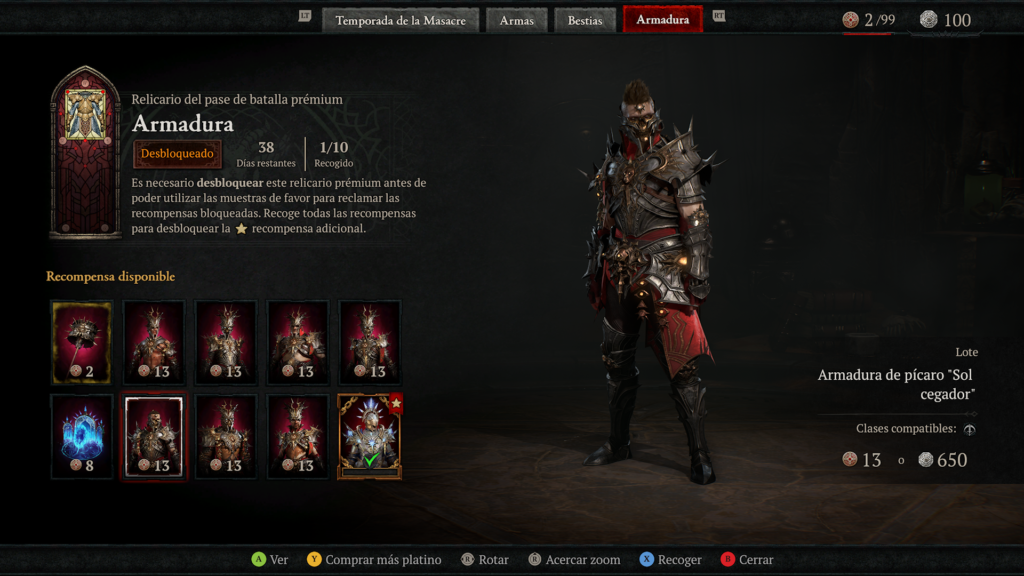Switch to the Temporada de la Masacre tab

point(400,20)
